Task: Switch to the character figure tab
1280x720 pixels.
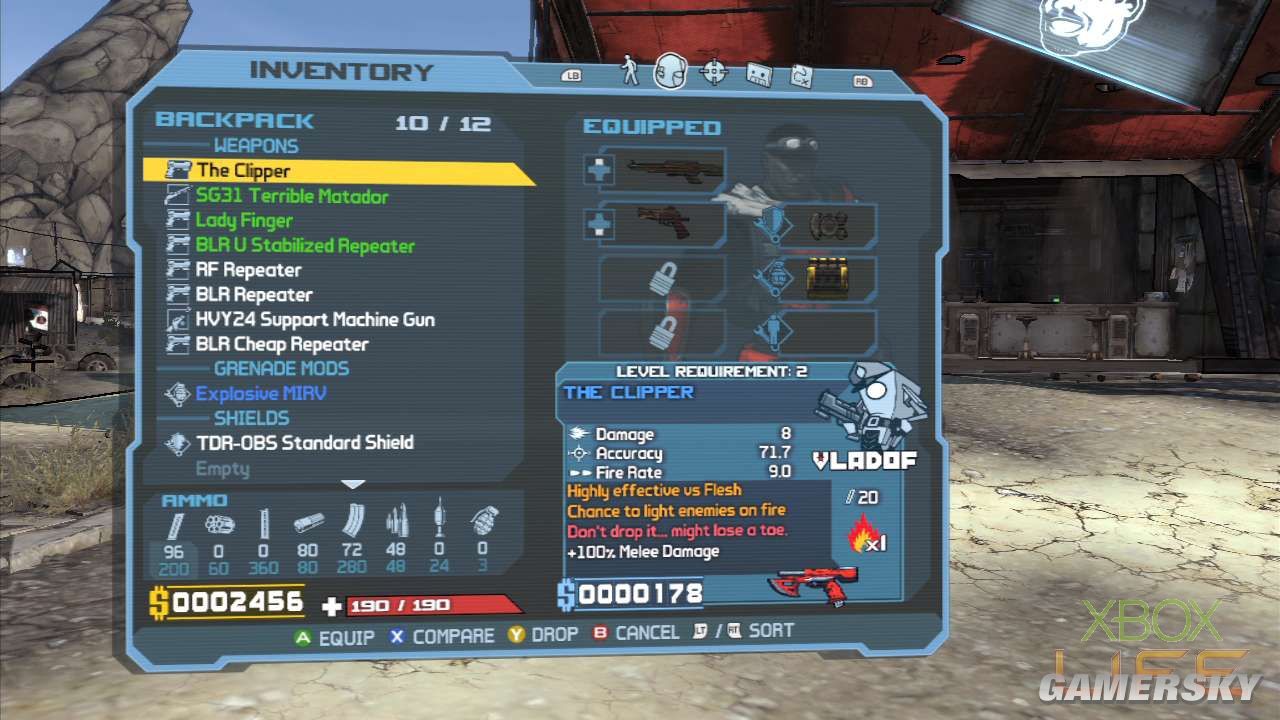Action: point(630,72)
